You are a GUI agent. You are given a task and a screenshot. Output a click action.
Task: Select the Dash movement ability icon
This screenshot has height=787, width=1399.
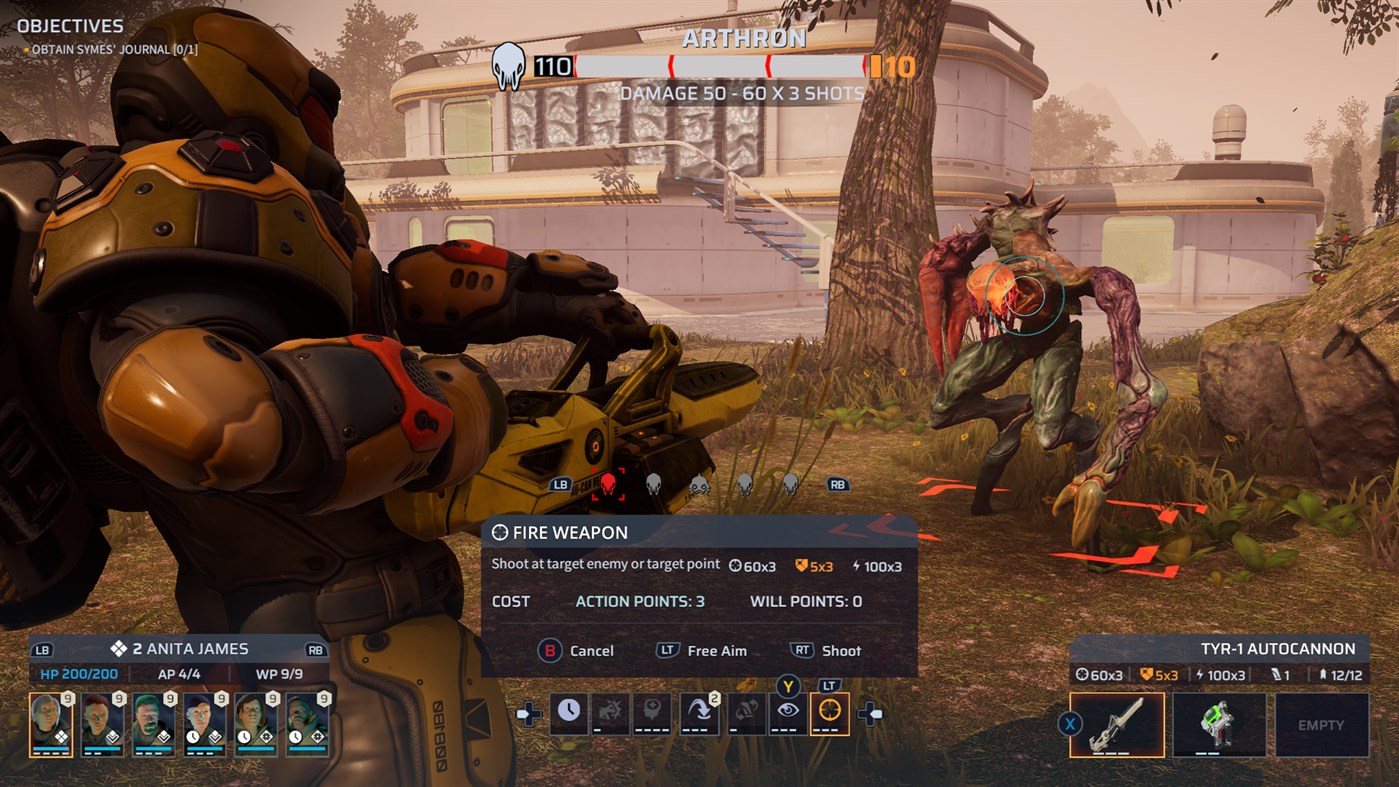700,712
